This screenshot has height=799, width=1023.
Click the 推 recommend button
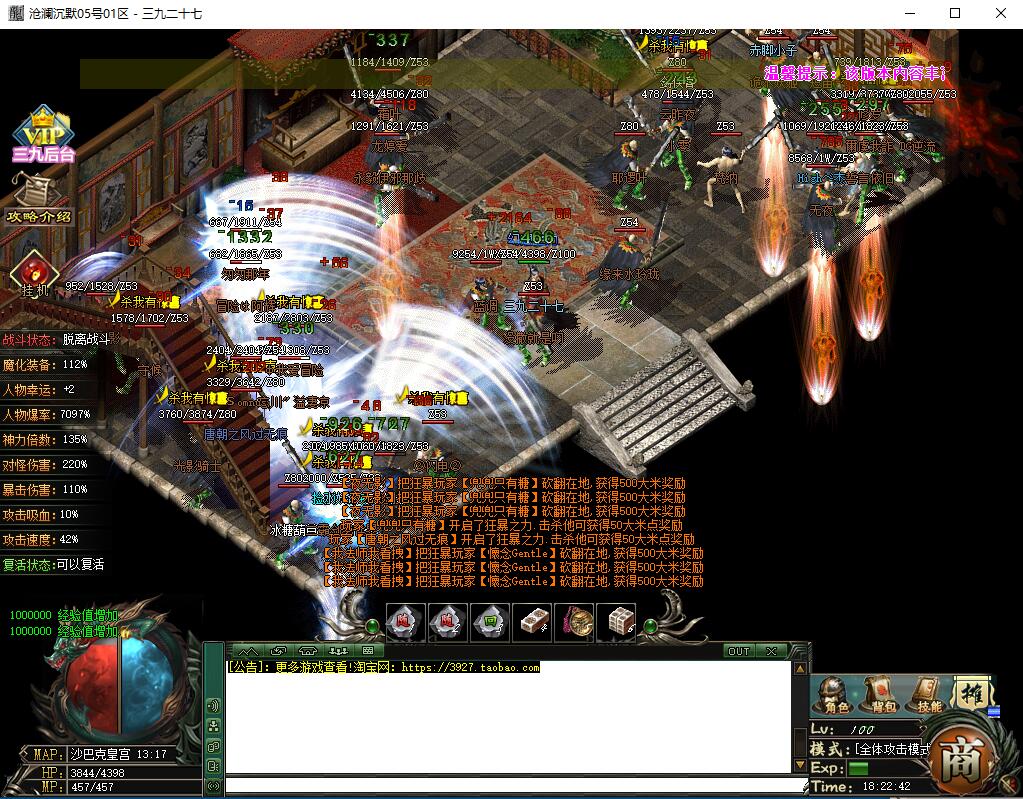pos(972,692)
